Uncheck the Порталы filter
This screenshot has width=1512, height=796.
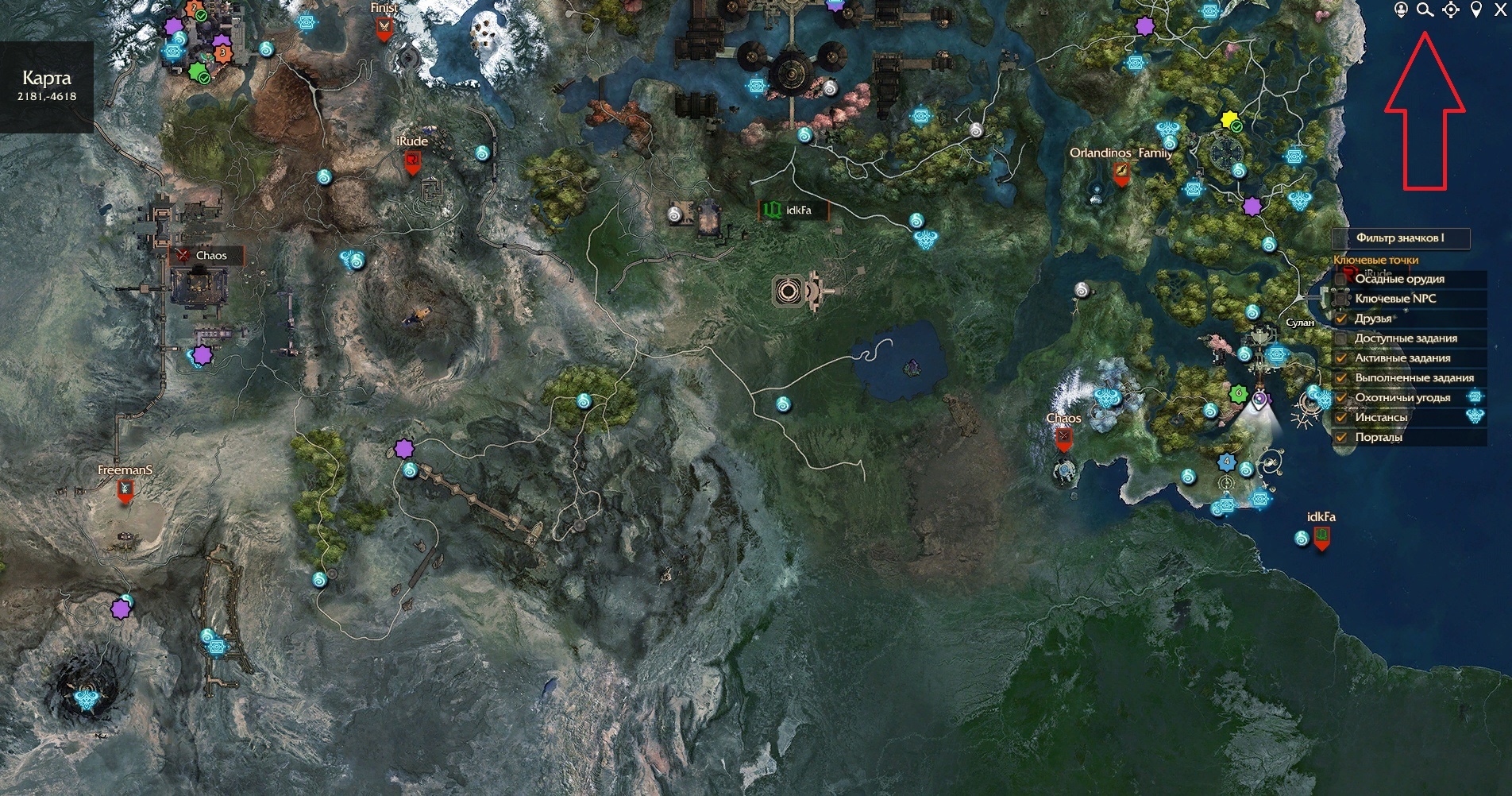(x=1341, y=438)
